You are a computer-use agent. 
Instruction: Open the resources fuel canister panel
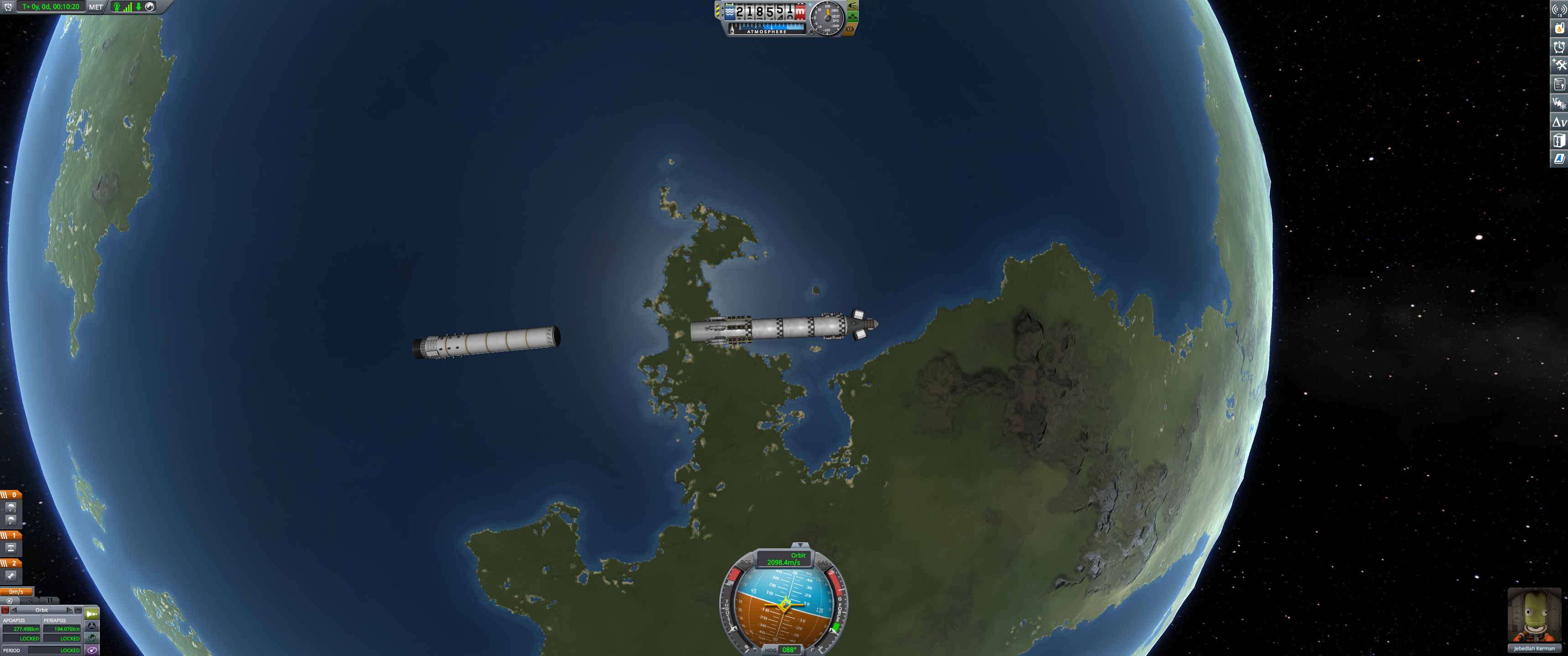1559,28
